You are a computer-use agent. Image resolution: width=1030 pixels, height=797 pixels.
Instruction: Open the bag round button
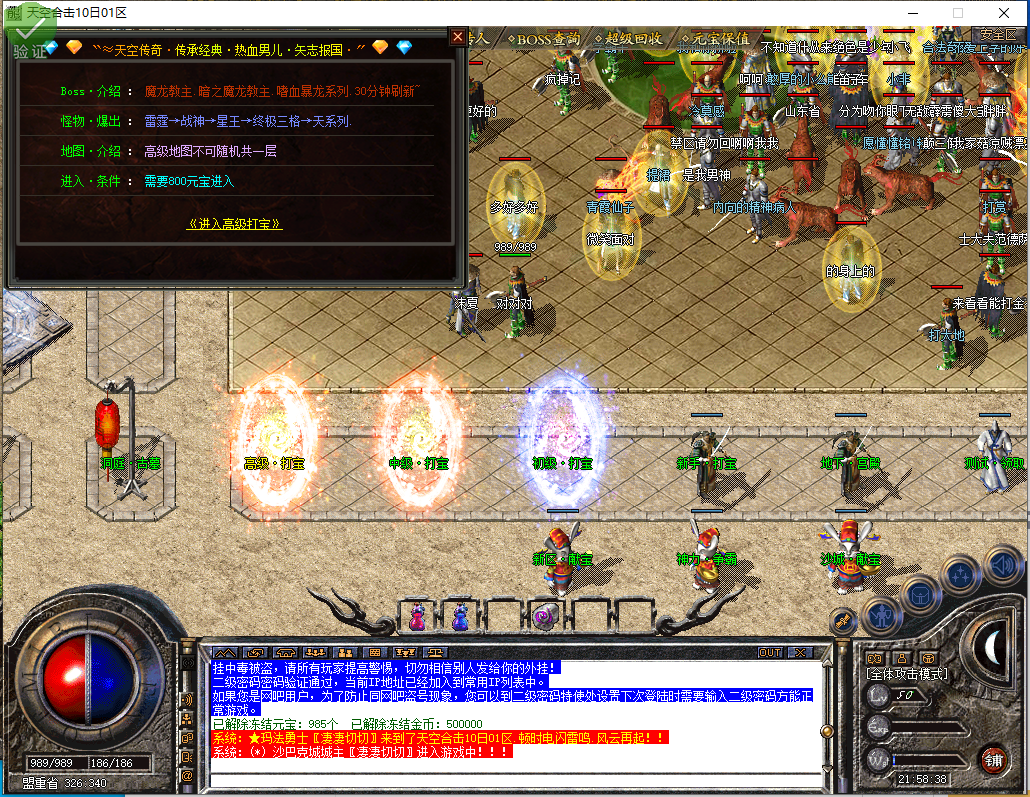tap(920, 595)
